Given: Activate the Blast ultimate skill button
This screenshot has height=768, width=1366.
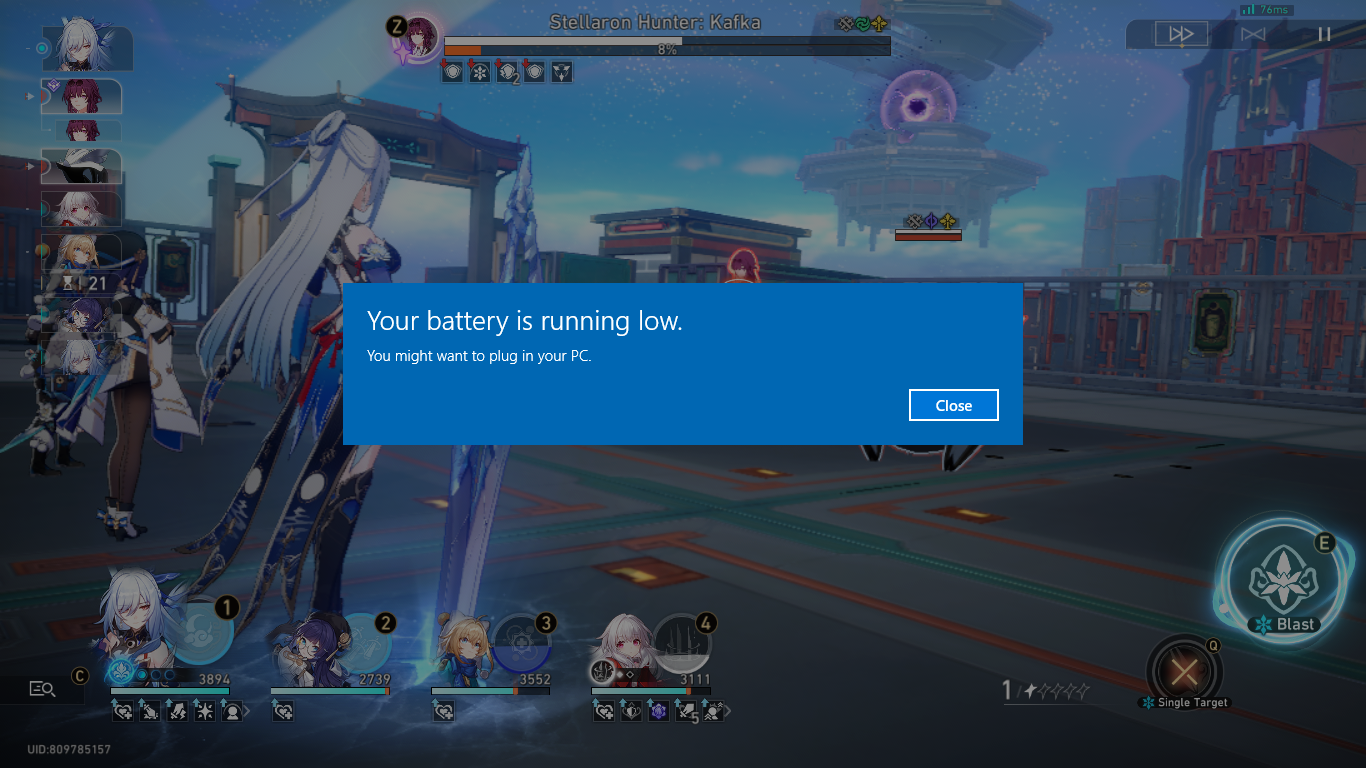Looking at the screenshot, I should (1283, 580).
